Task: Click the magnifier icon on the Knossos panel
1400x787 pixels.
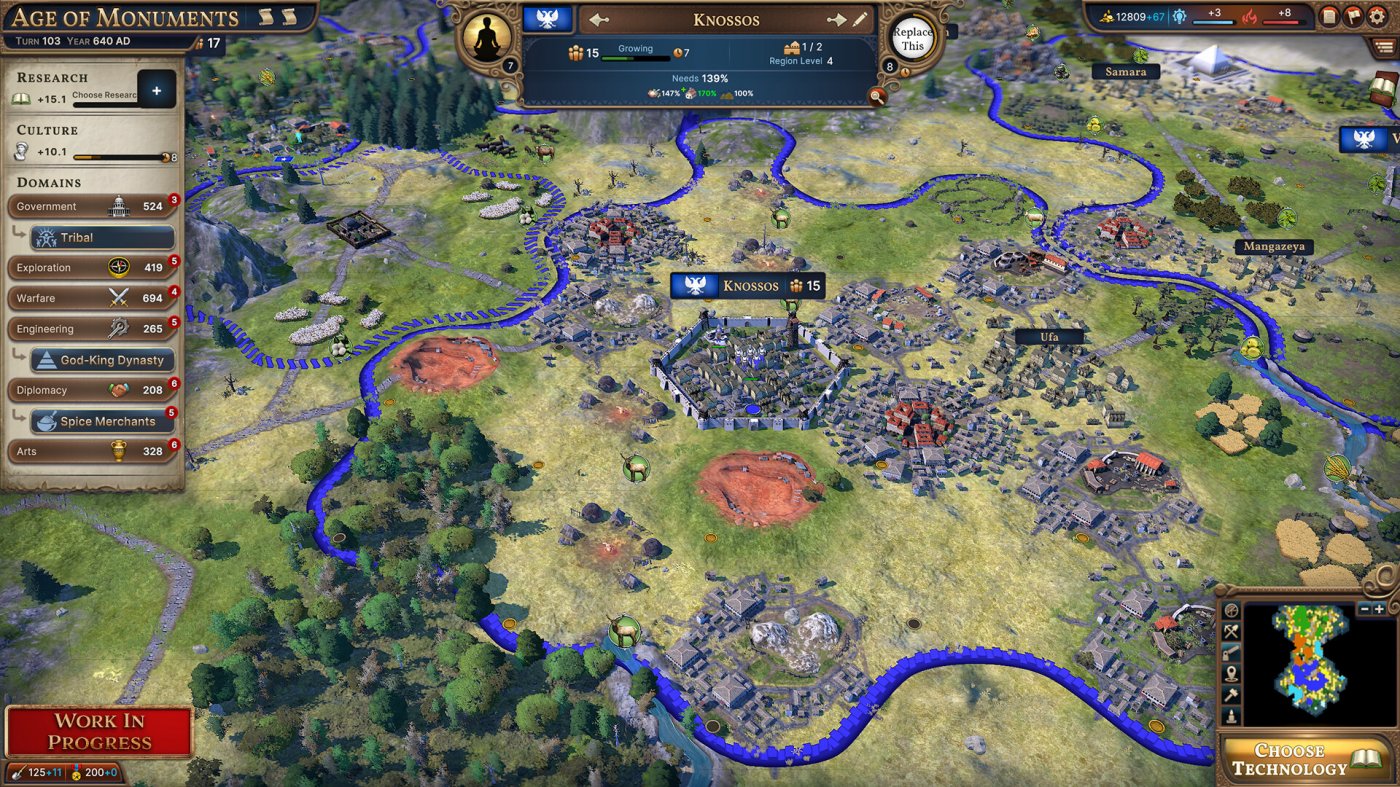Action: click(877, 97)
